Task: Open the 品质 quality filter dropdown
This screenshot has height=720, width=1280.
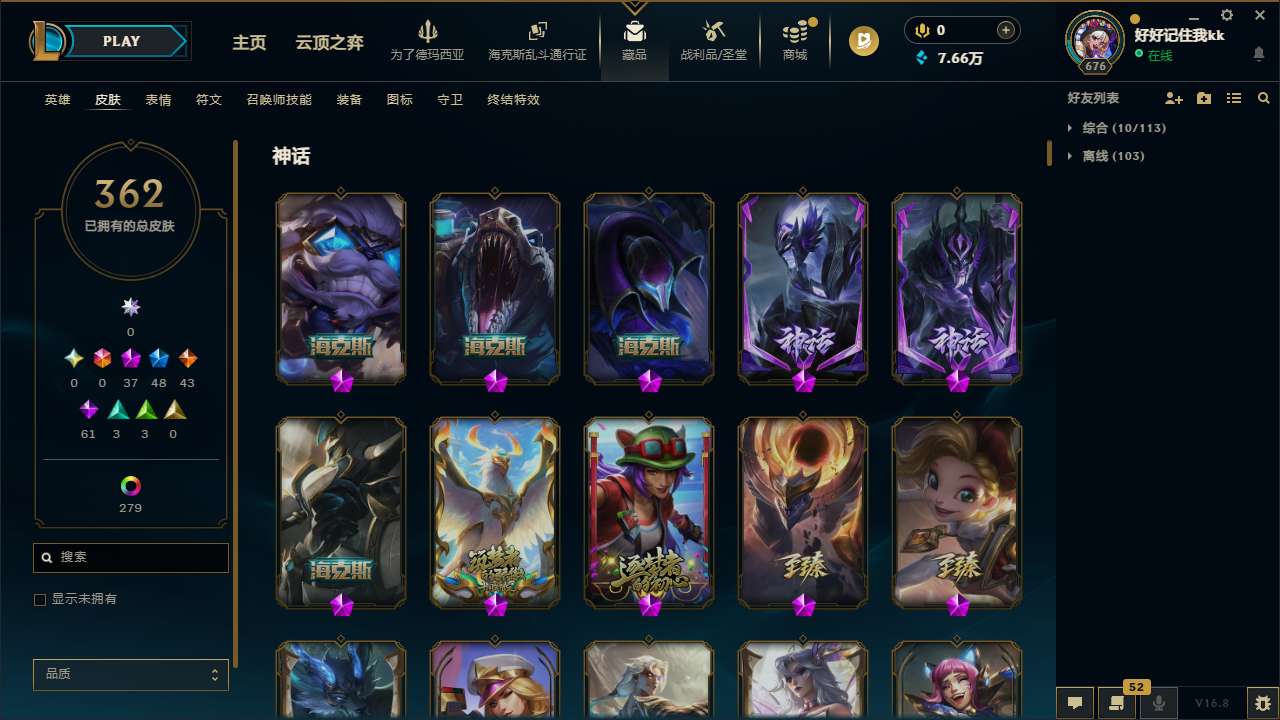Action: point(130,674)
